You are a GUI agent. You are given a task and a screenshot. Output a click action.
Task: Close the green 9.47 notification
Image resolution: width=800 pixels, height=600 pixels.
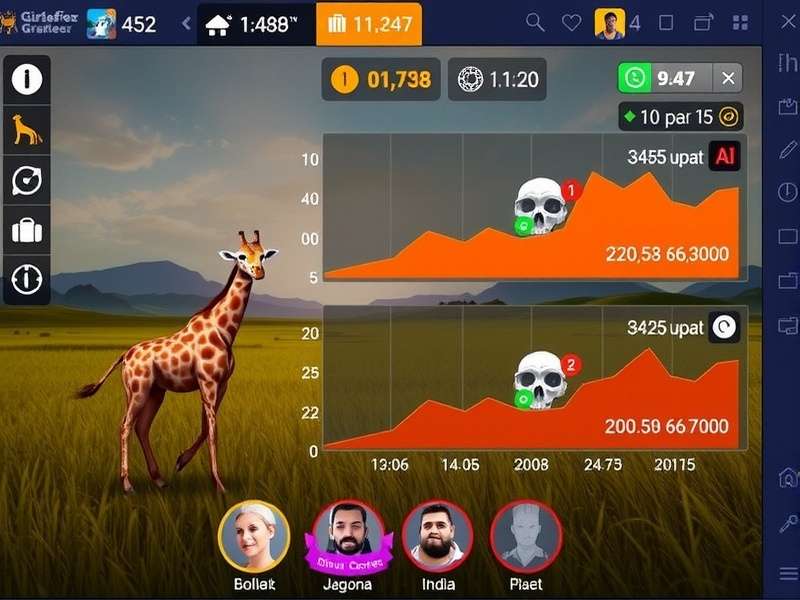pyautogui.click(x=729, y=78)
